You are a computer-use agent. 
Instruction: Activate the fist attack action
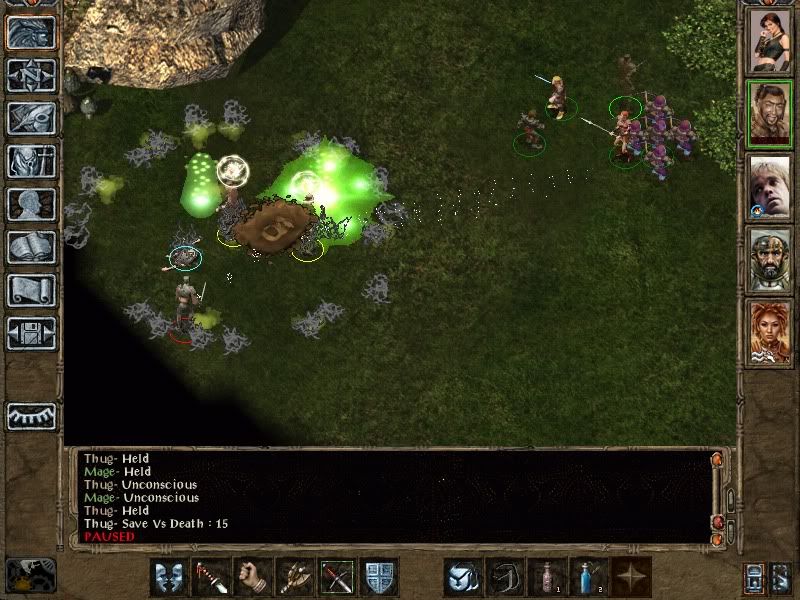tap(253, 578)
